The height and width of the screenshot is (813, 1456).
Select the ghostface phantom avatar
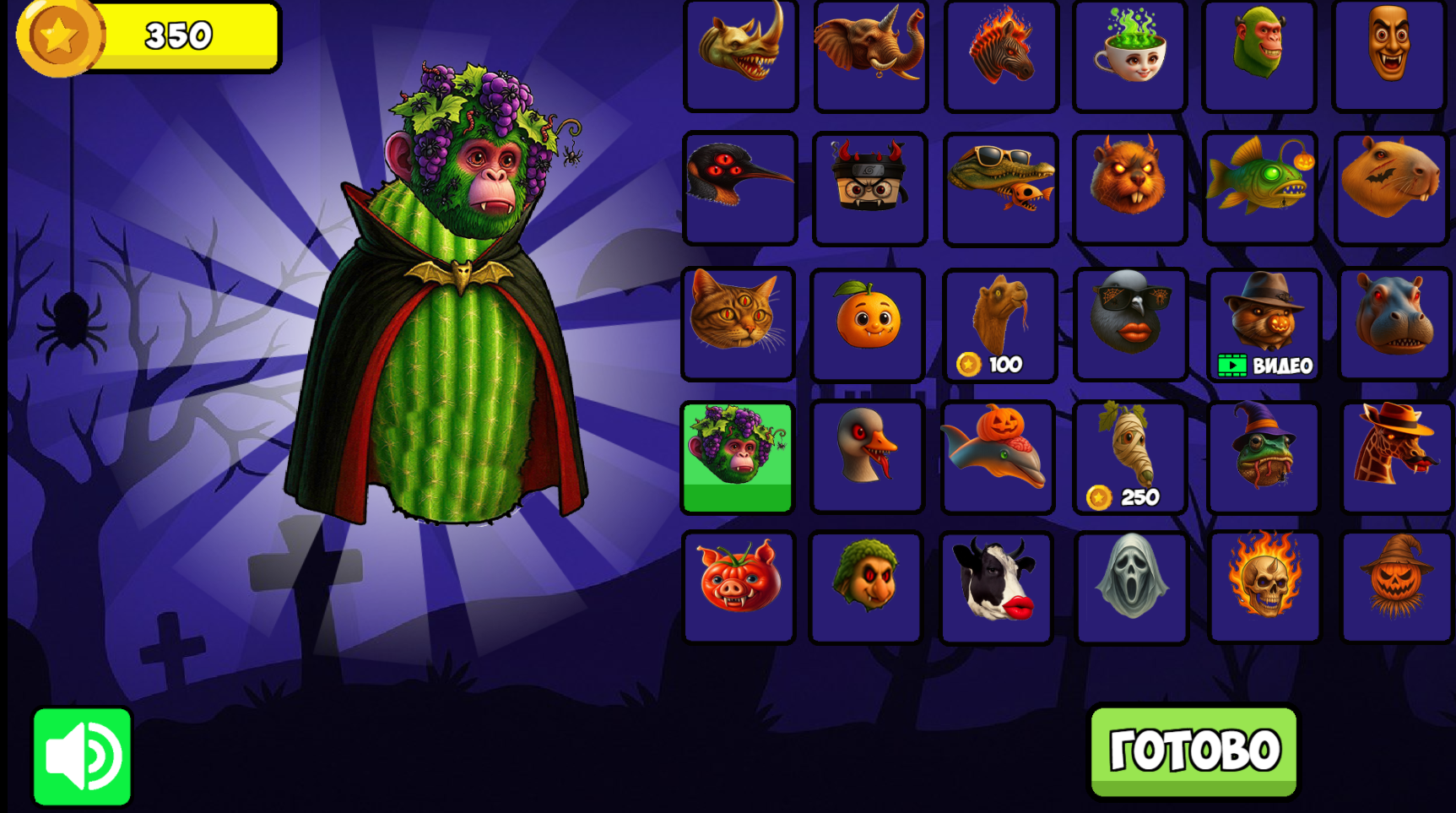(x=1130, y=586)
